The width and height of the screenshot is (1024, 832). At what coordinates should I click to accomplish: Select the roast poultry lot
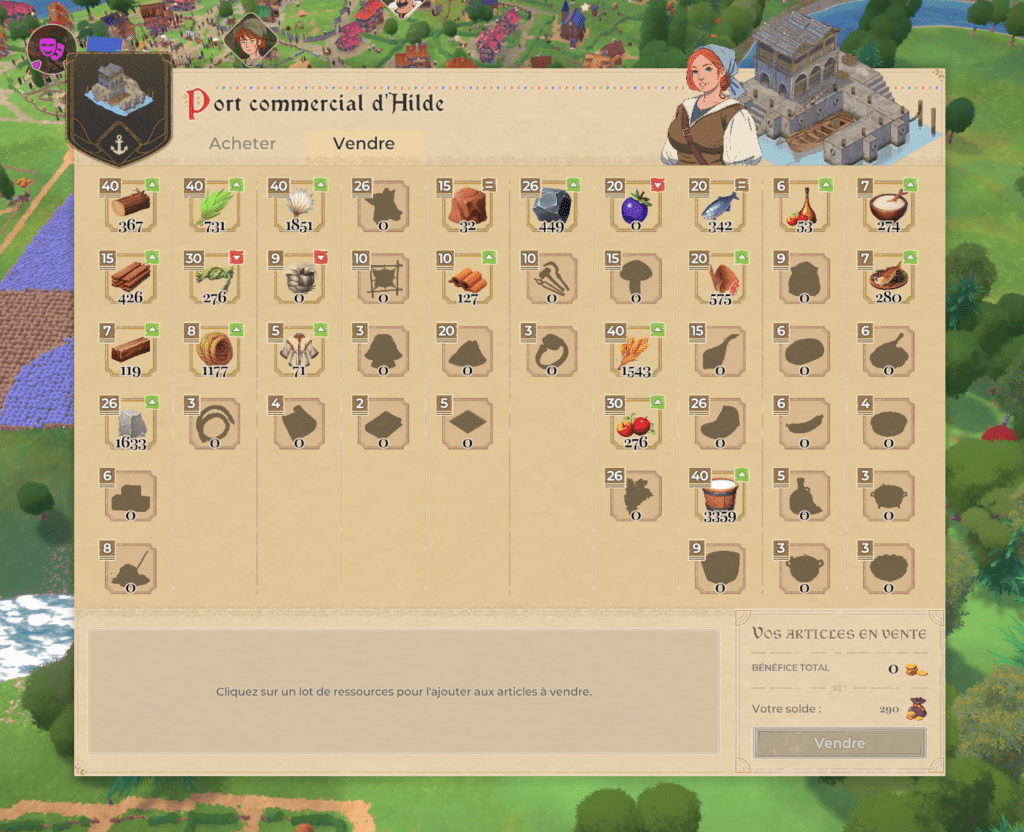719,279
